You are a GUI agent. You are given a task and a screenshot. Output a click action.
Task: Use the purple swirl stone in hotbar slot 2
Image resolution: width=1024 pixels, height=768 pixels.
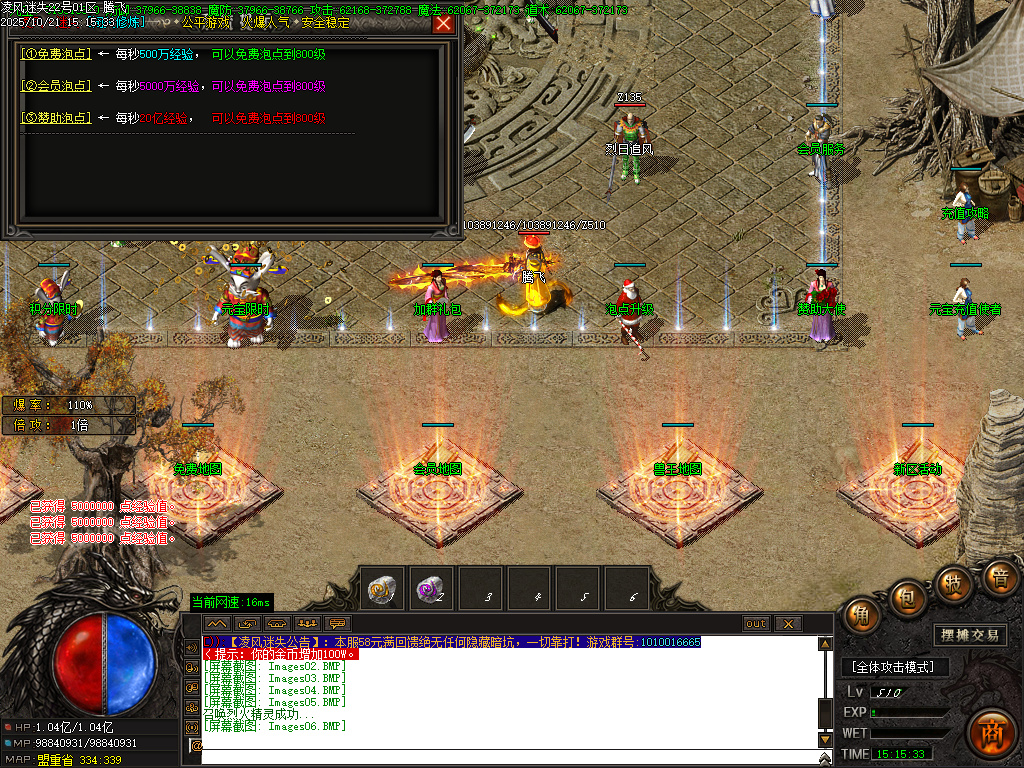coord(431,589)
